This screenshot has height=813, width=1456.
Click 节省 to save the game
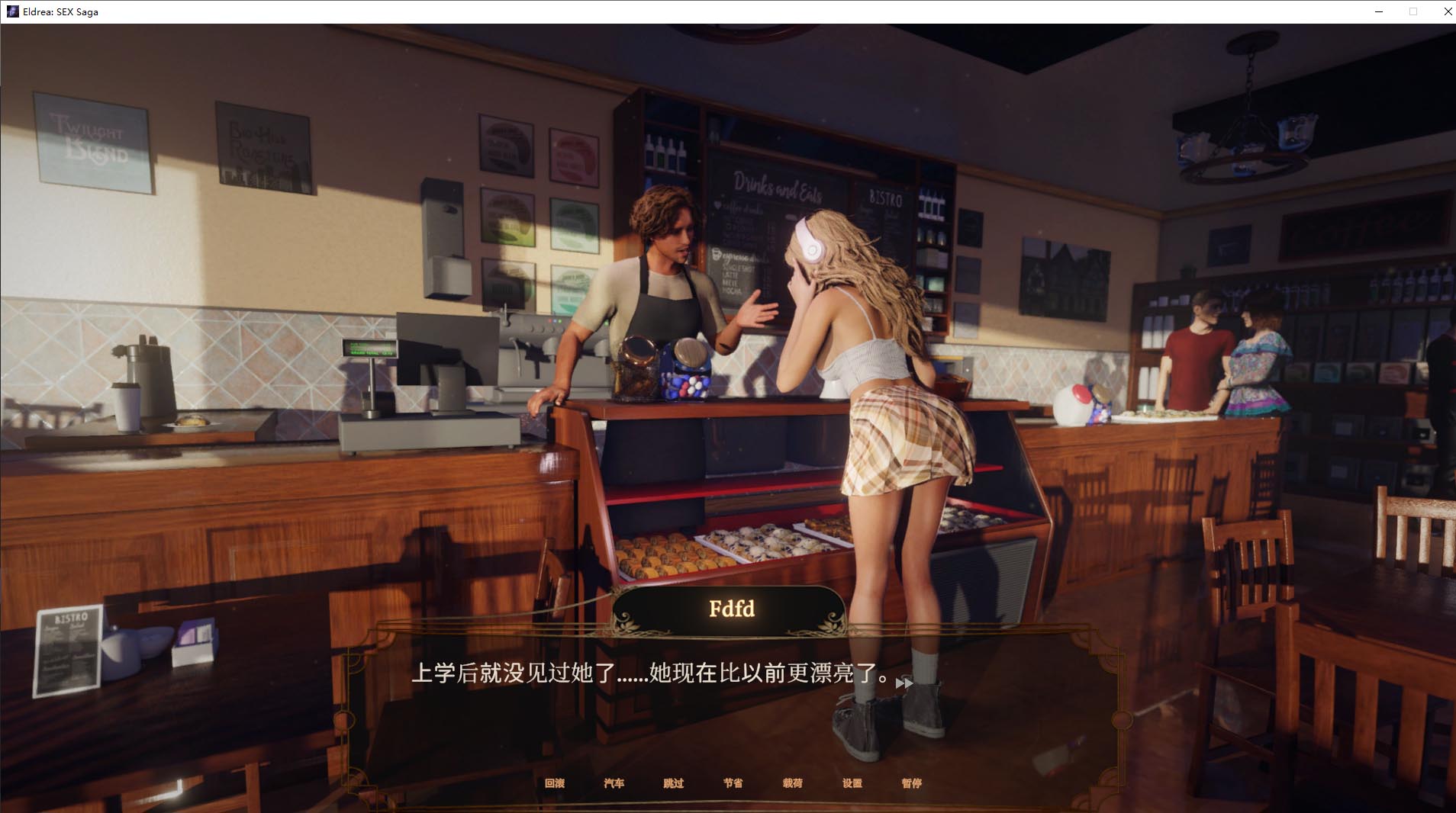(x=734, y=784)
